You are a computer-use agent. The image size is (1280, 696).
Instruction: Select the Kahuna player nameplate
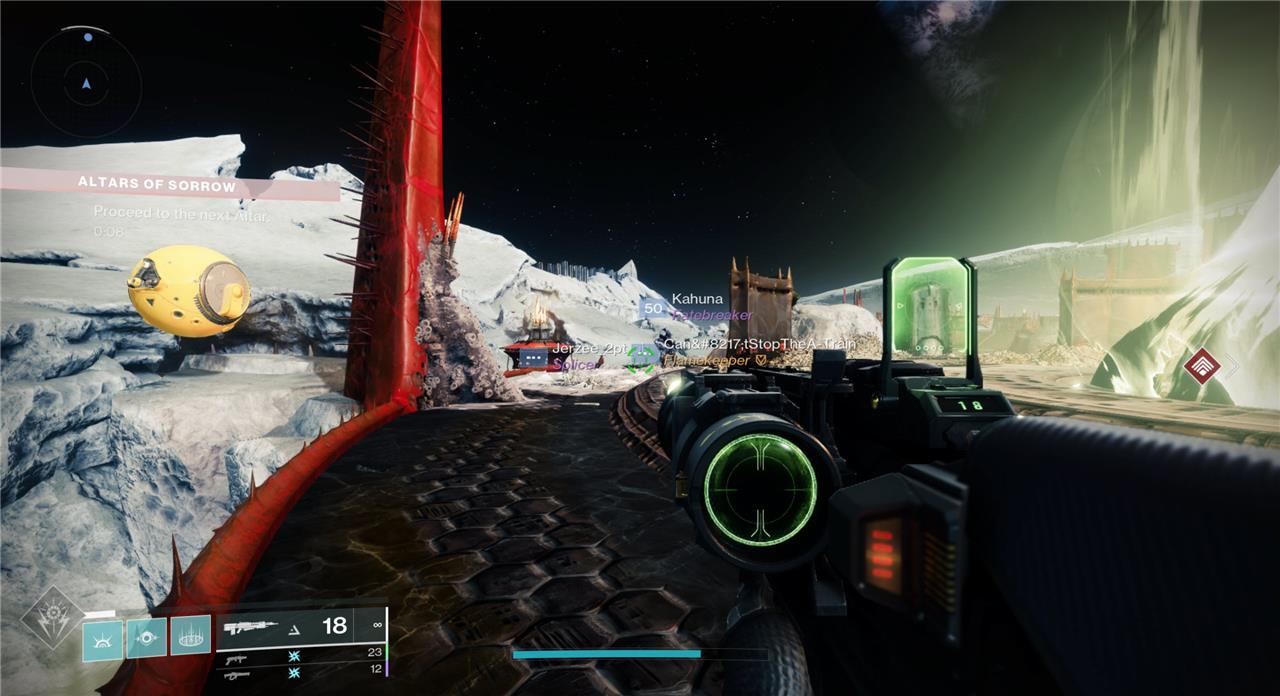(697, 306)
